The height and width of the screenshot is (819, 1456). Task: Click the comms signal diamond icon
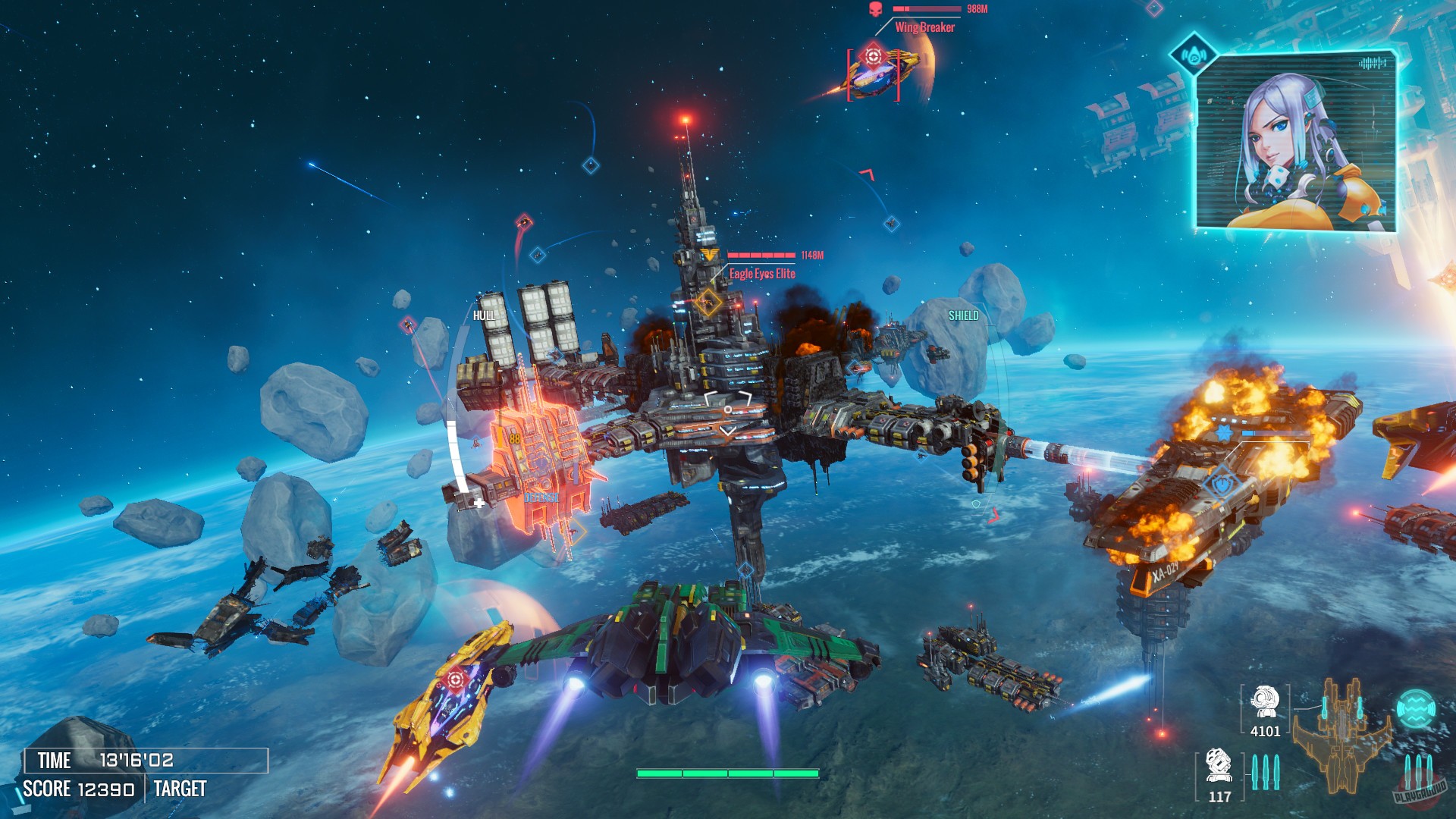(1194, 54)
